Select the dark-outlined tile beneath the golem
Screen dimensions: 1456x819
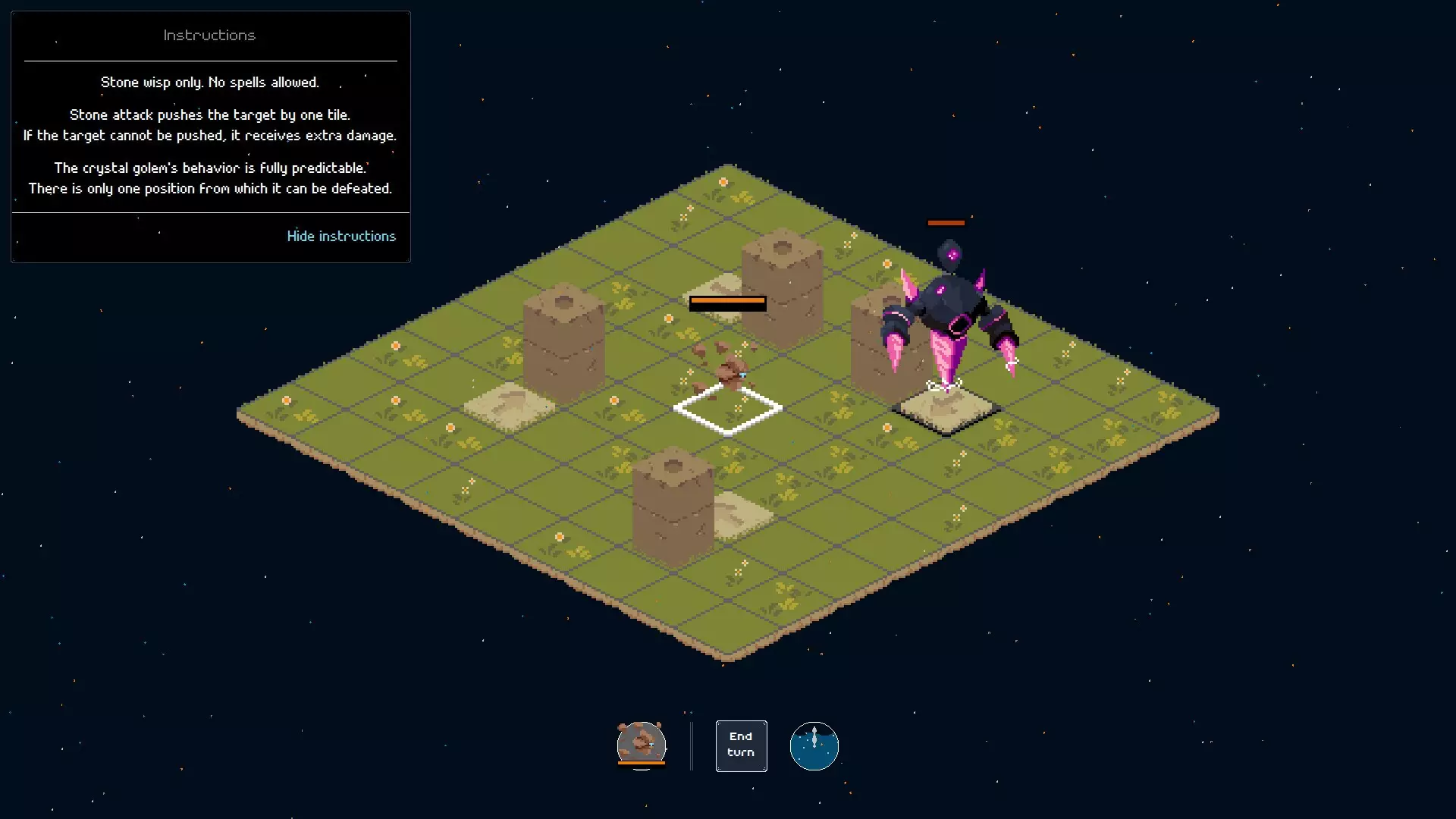point(946,409)
